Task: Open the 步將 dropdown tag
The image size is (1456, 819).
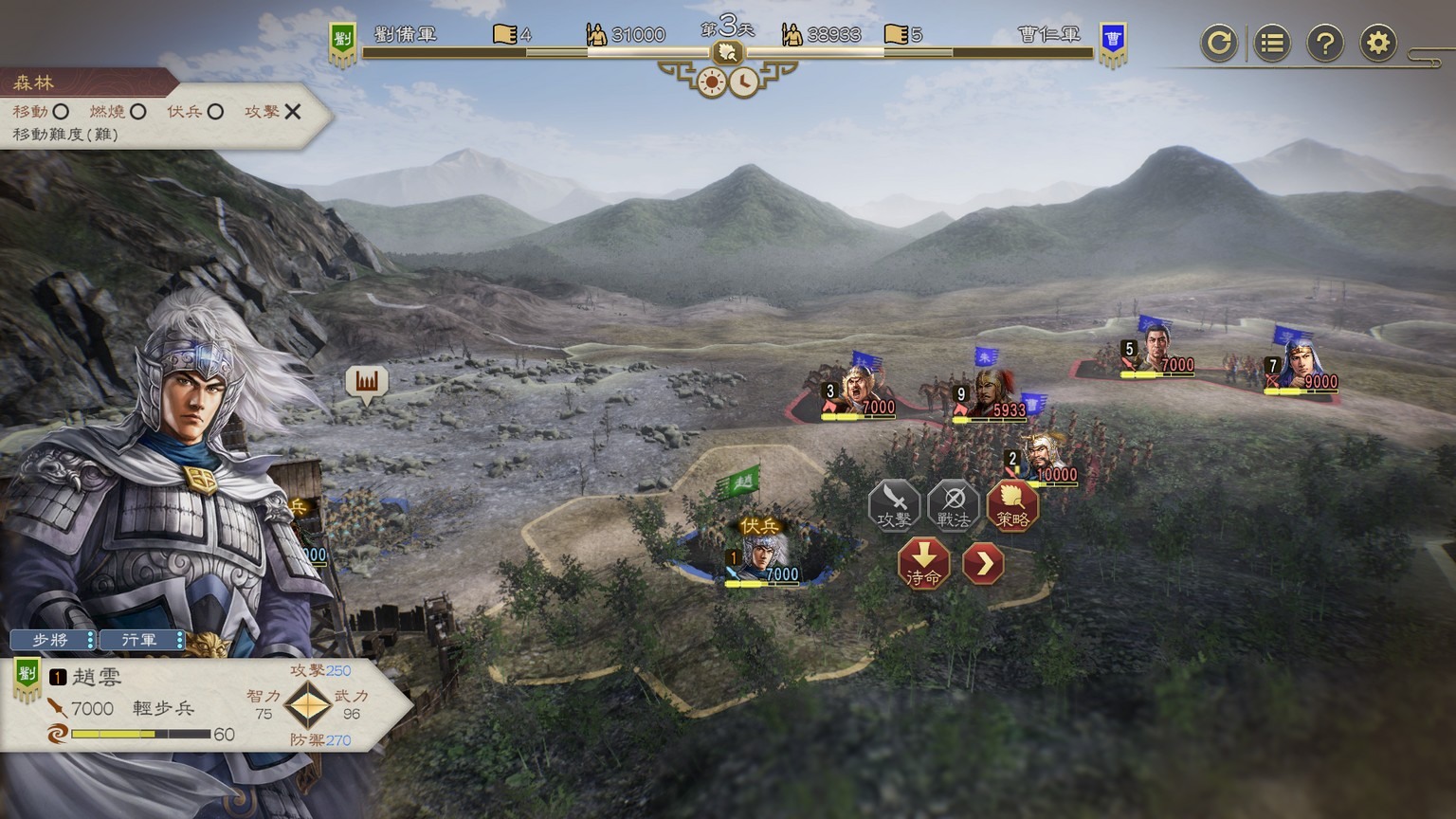Action: point(53,640)
